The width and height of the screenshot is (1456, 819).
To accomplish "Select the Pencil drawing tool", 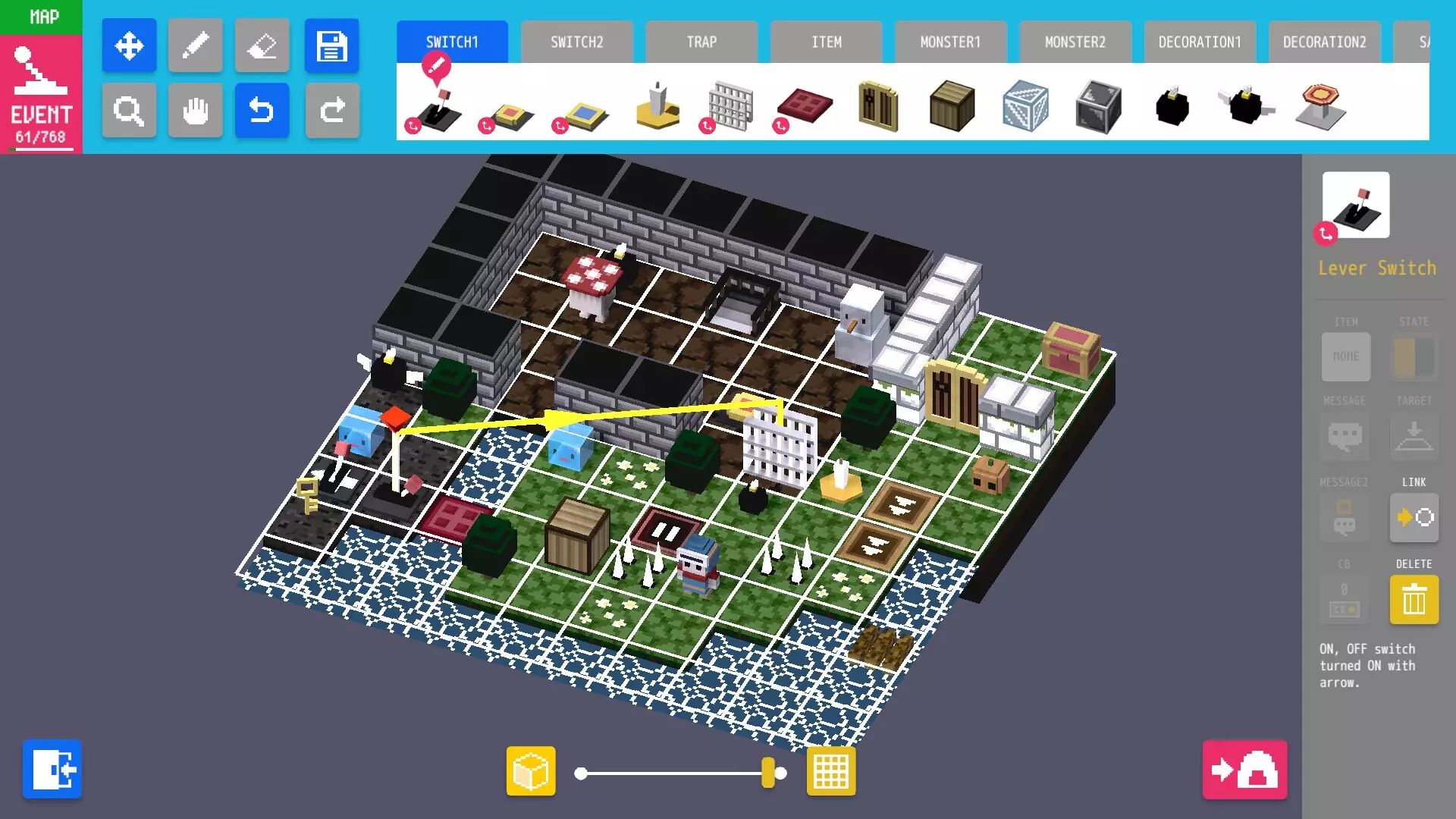I will click(x=196, y=45).
